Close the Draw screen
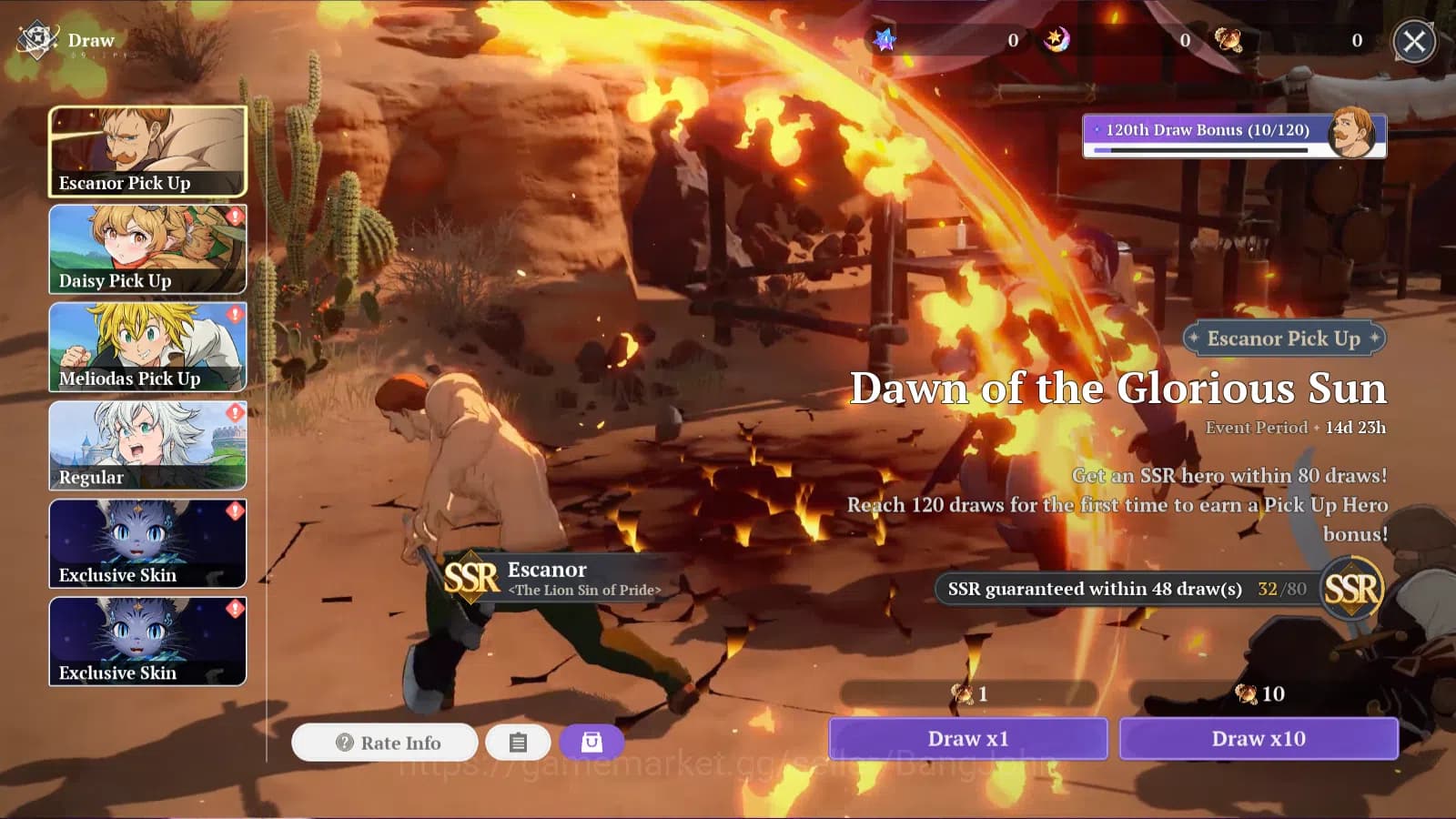 (1414, 41)
